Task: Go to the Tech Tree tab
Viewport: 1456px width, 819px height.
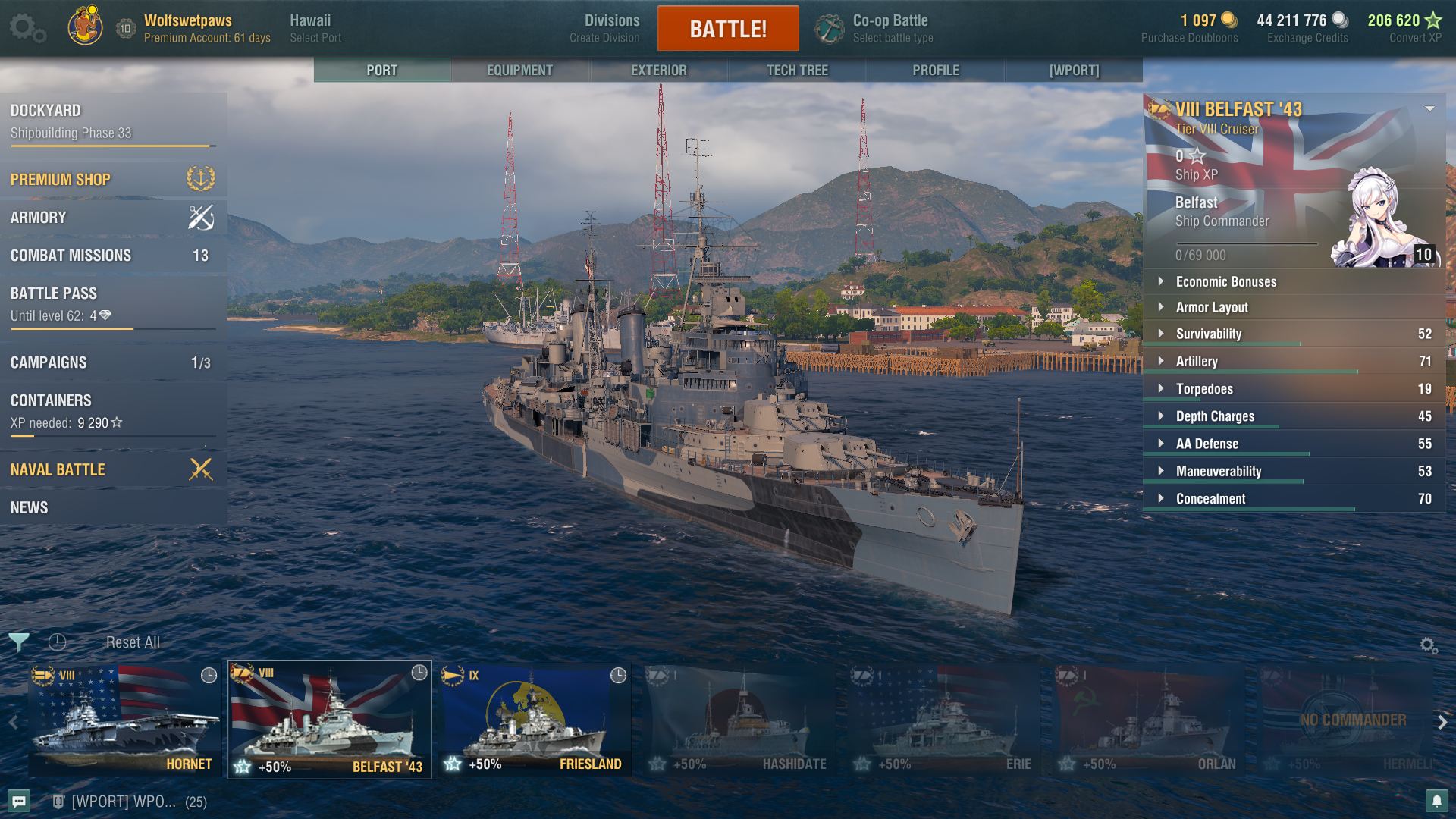Action: point(797,70)
